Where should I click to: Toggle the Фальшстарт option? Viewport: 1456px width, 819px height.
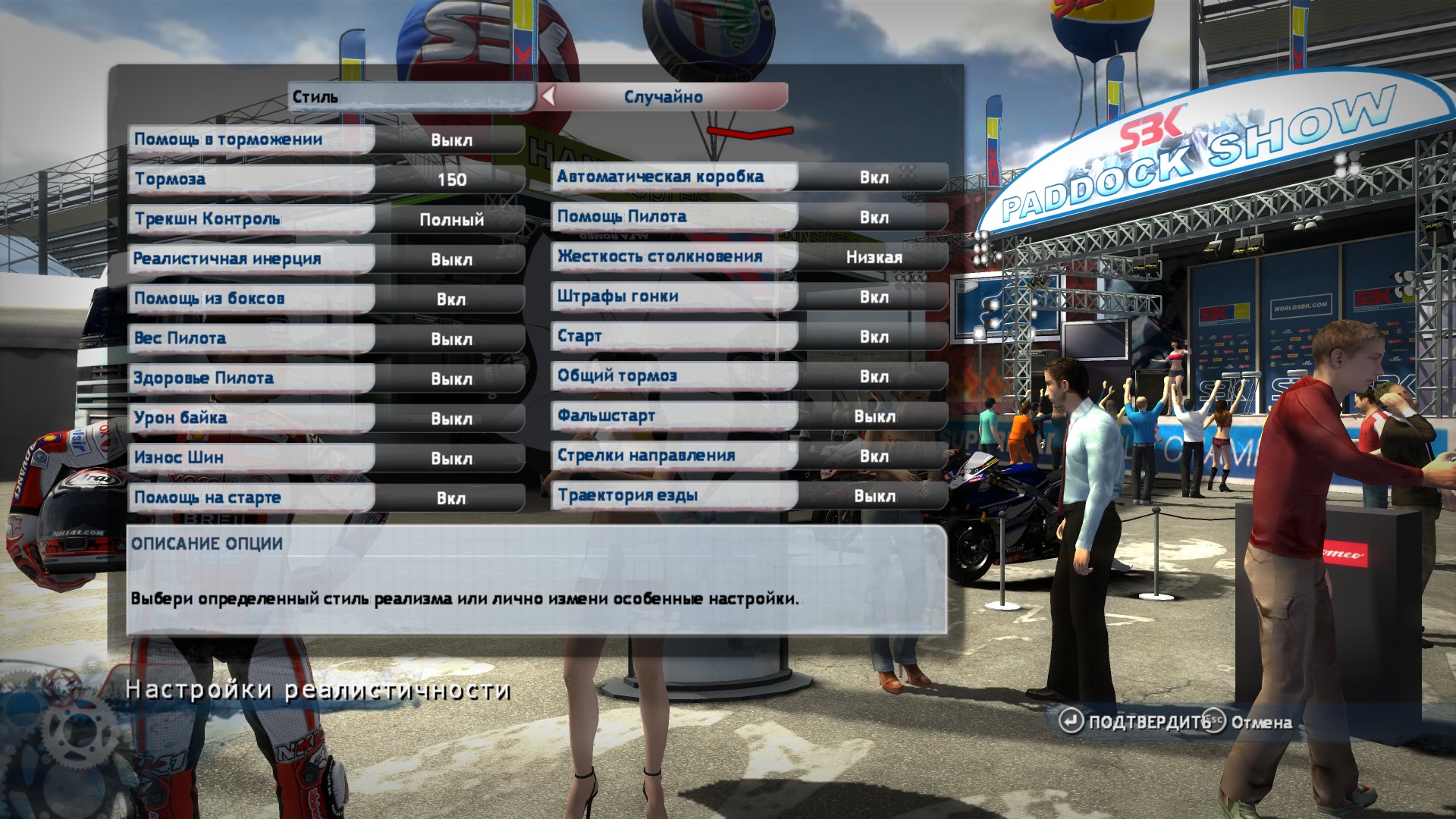coord(749,416)
